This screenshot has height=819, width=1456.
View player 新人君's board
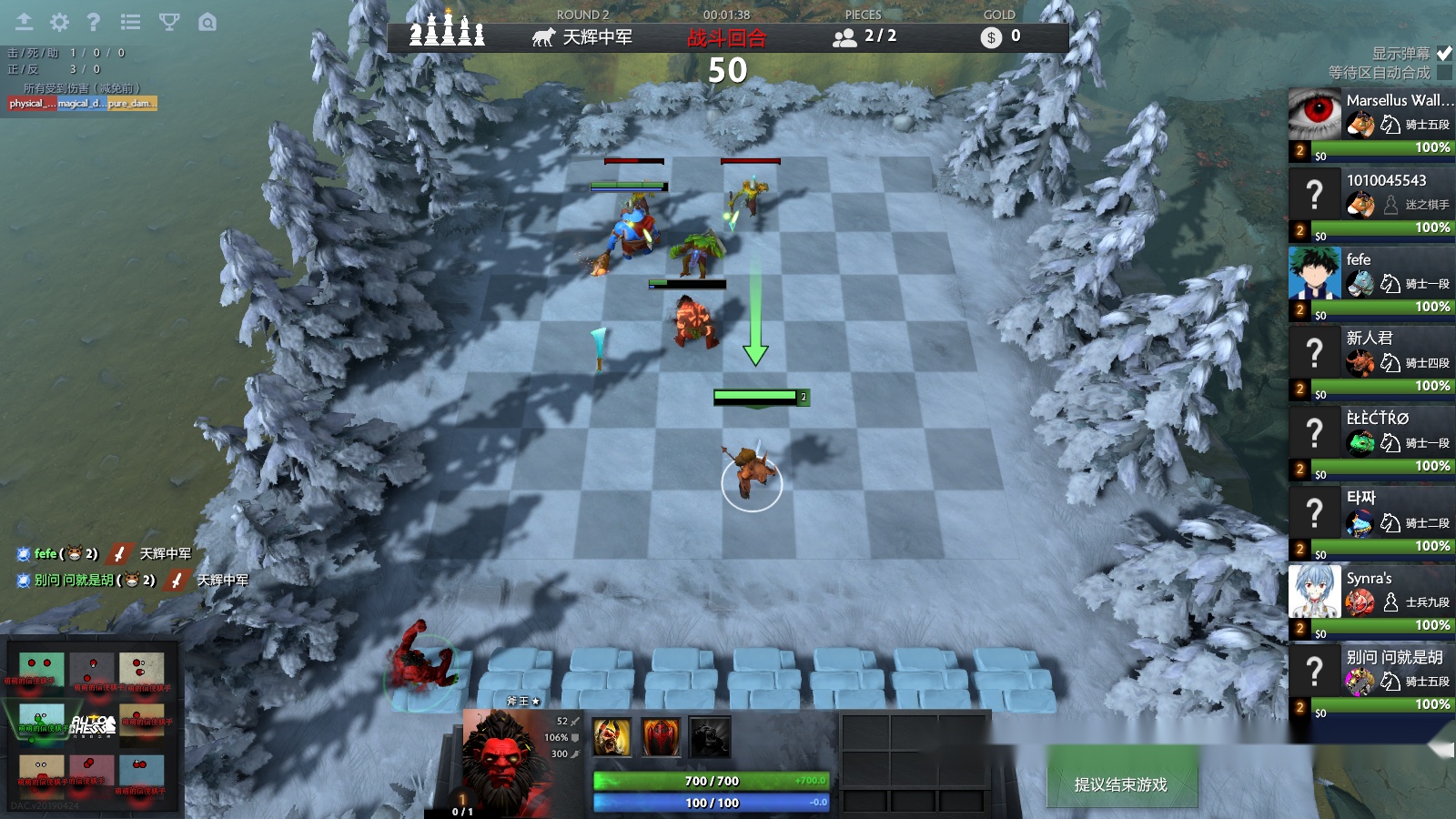point(1371,363)
